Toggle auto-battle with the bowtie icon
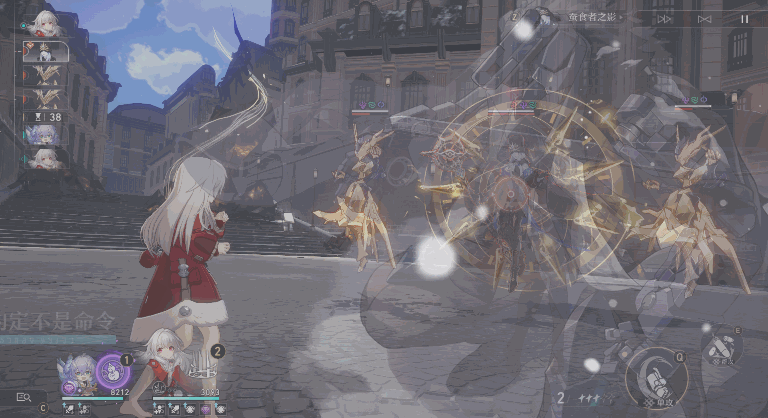 705,18
